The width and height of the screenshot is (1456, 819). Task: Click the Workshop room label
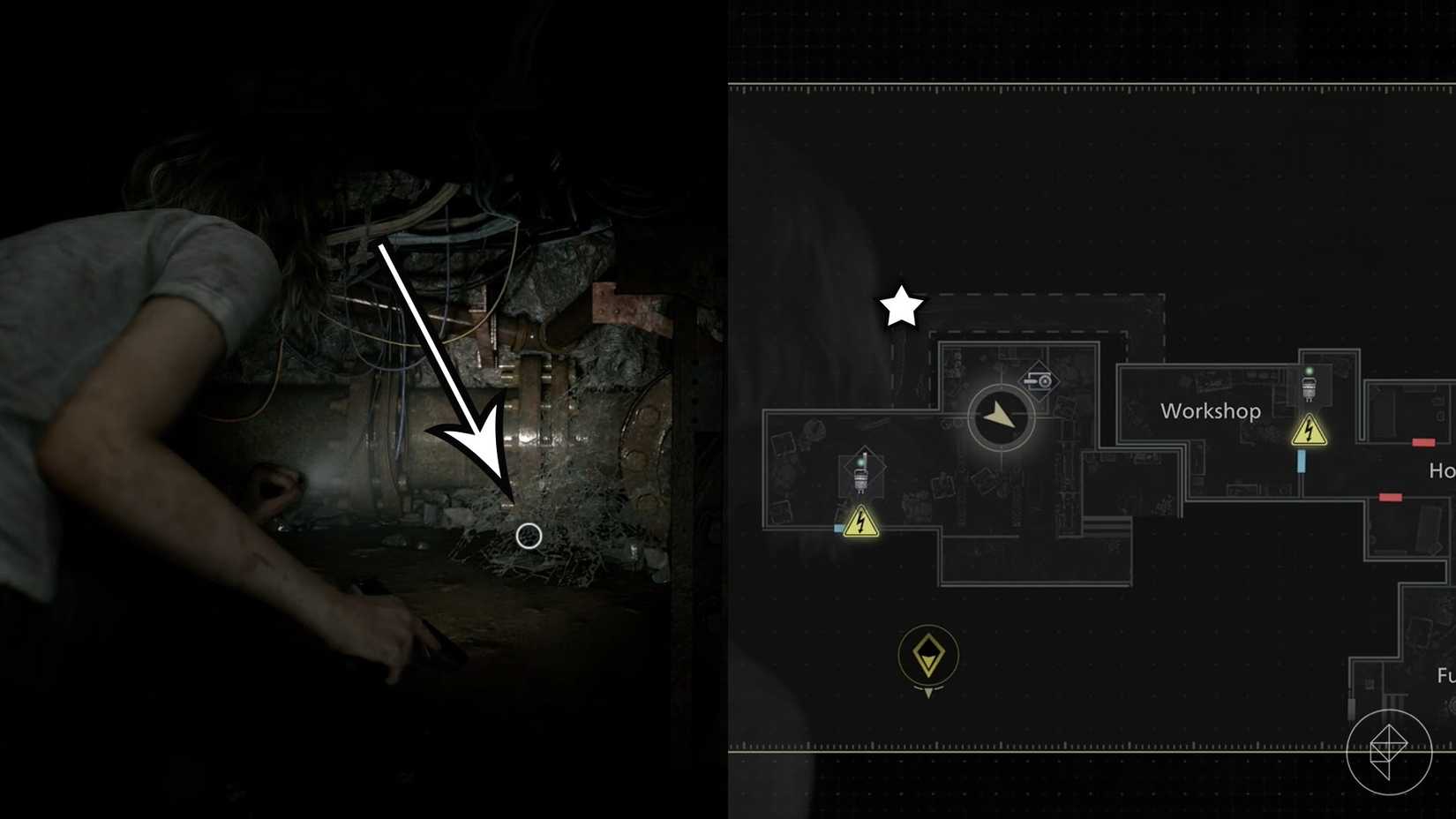(1211, 410)
